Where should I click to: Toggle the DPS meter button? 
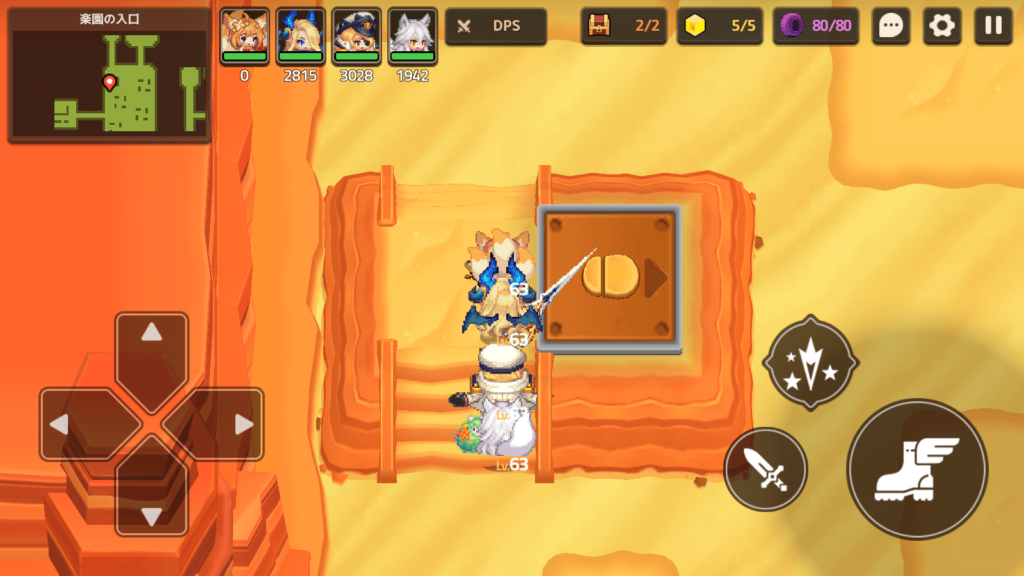tap(496, 26)
